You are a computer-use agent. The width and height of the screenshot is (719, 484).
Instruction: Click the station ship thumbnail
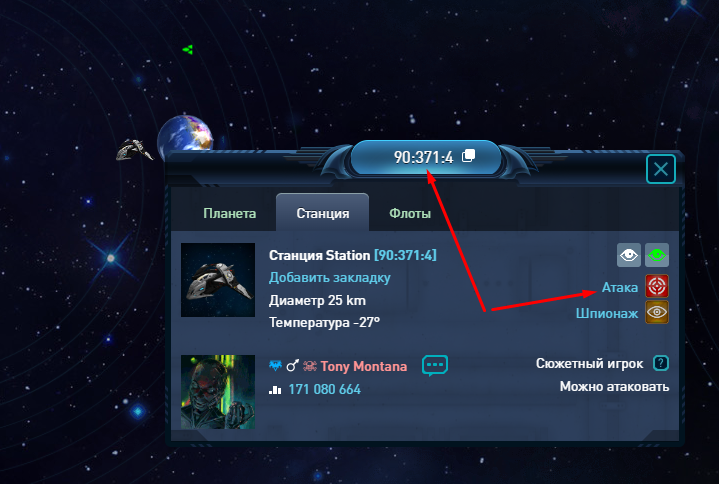tap(218, 280)
